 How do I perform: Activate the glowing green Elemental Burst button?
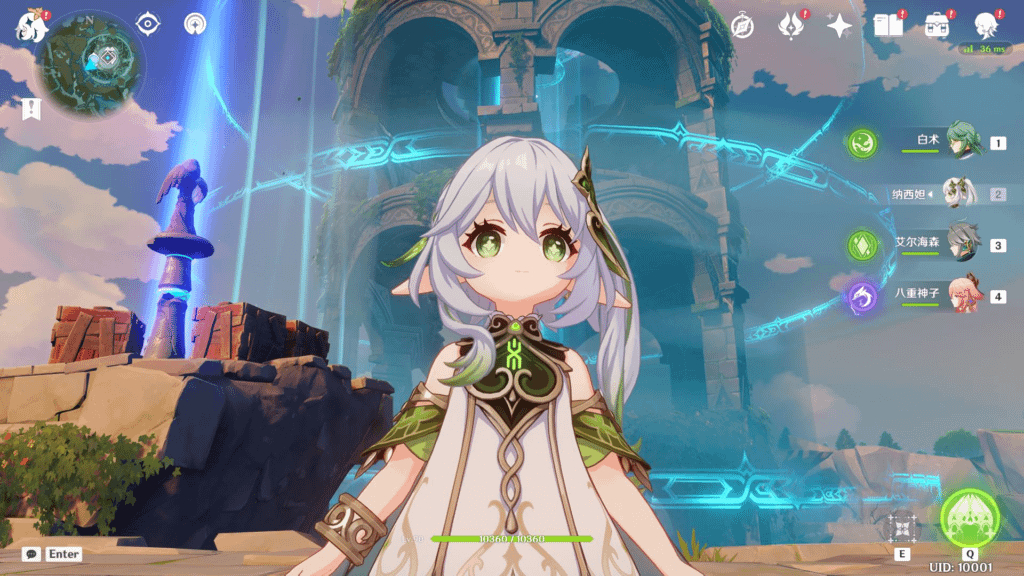pos(969,516)
